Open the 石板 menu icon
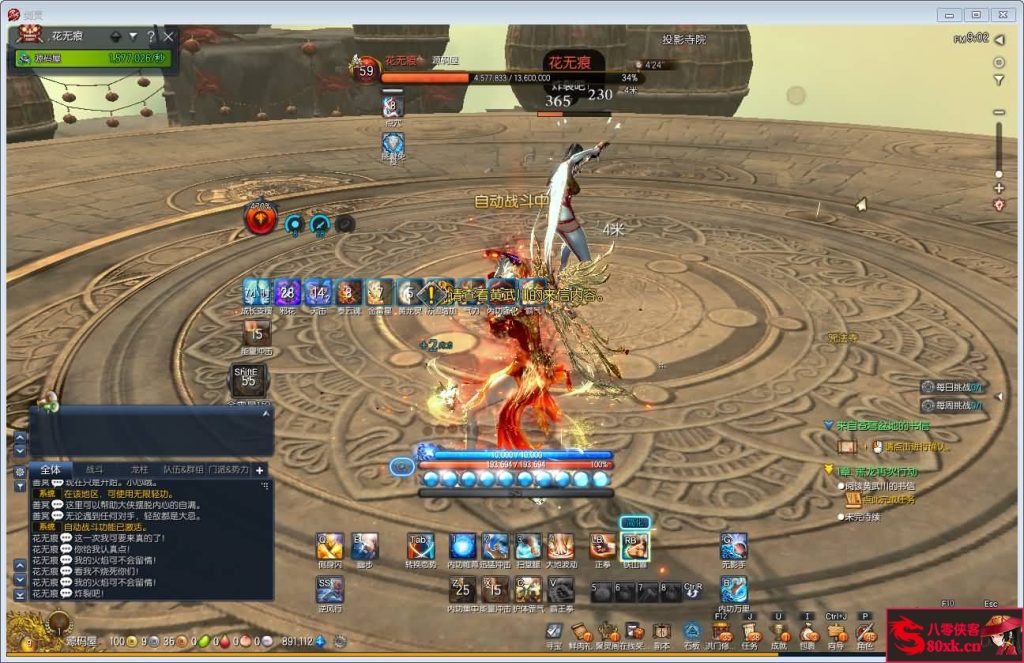The image size is (1024, 663). [x=691, y=632]
